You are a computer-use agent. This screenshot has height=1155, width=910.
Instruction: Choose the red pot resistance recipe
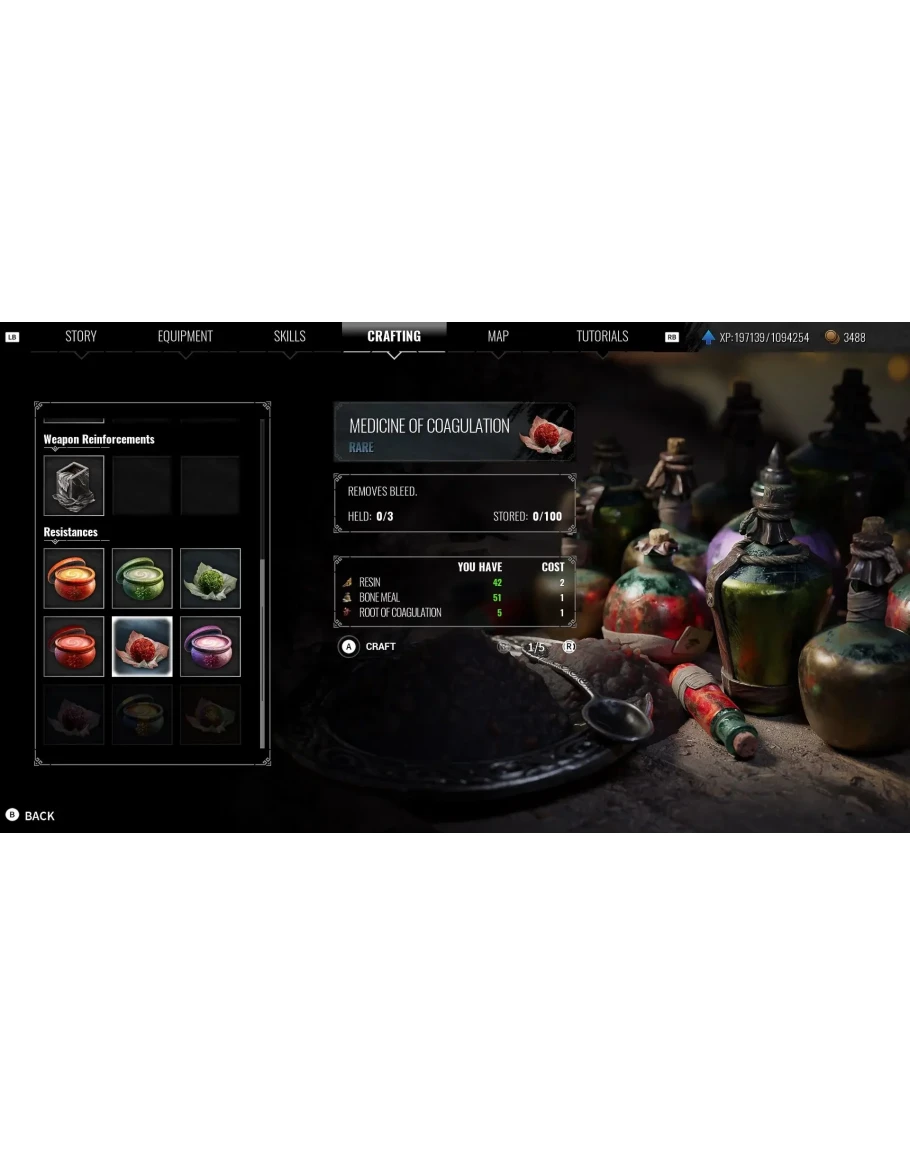(x=74, y=646)
